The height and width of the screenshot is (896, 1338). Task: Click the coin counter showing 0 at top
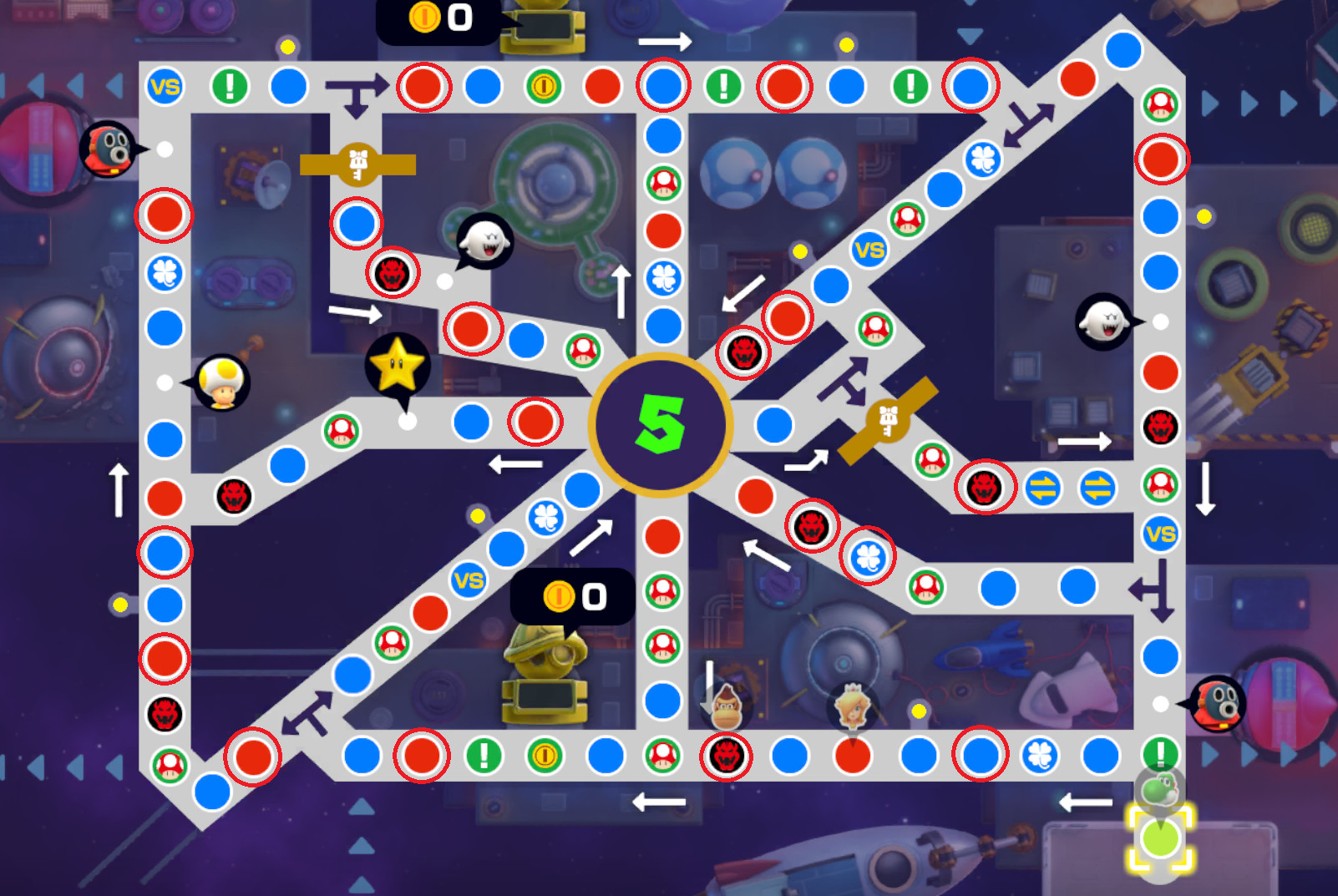click(434, 18)
